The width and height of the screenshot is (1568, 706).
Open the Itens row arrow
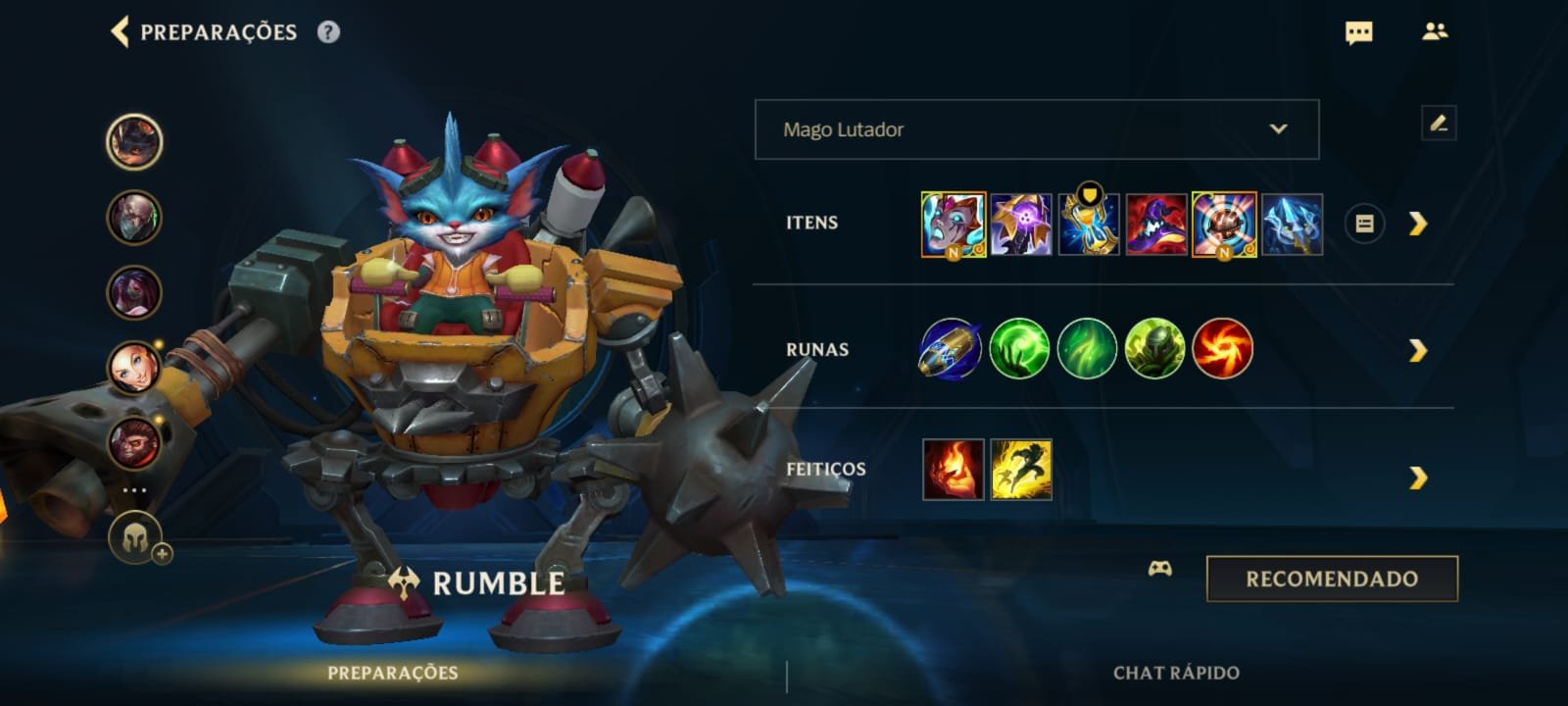pos(1417,225)
